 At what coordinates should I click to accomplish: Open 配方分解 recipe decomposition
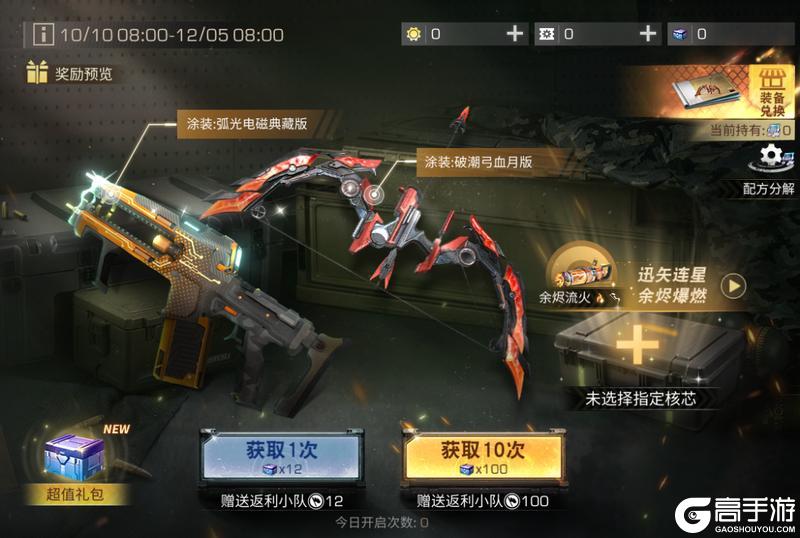(x=769, y=167)
